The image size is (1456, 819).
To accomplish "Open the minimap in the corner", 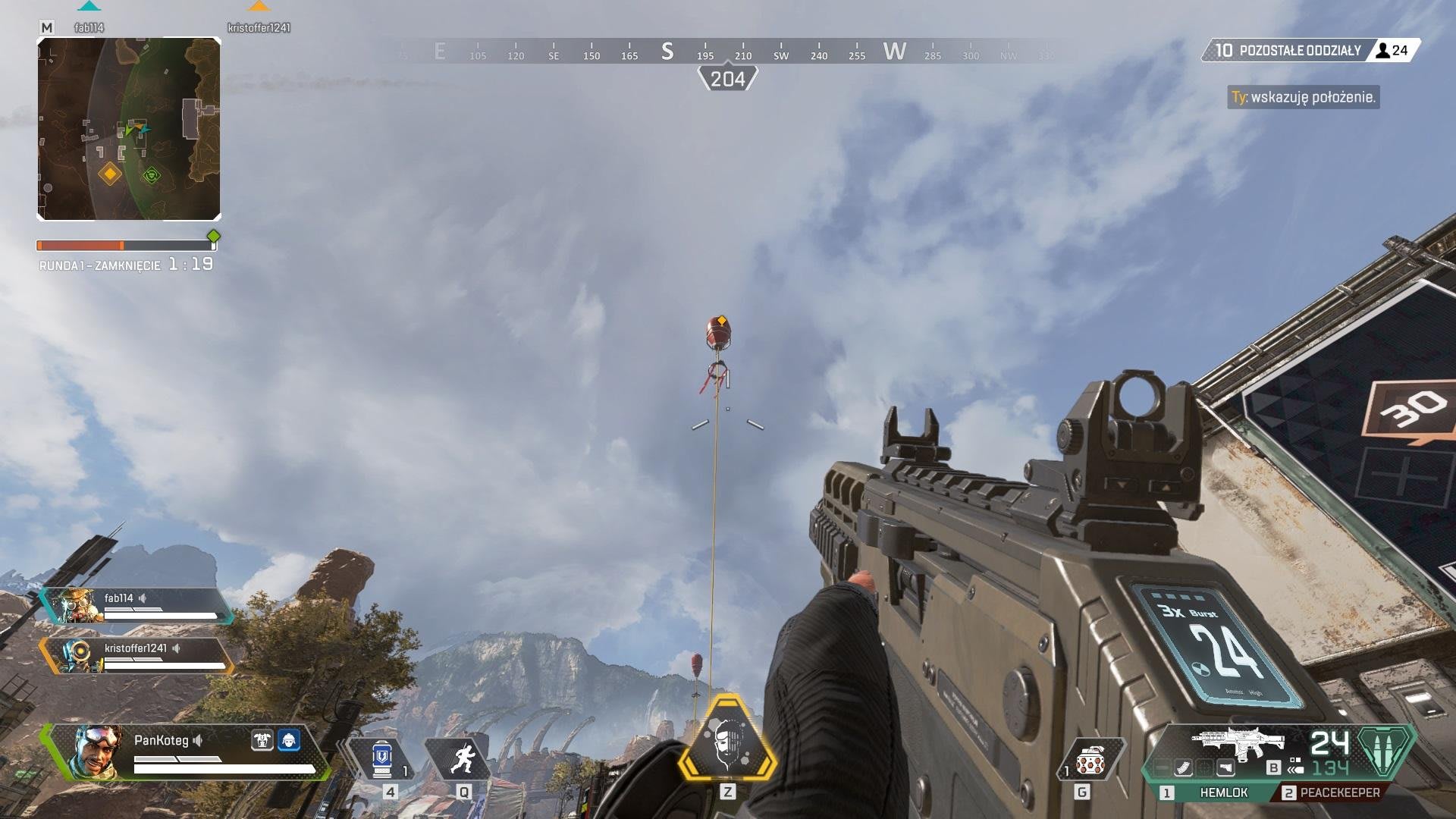I will click(129, 129).
